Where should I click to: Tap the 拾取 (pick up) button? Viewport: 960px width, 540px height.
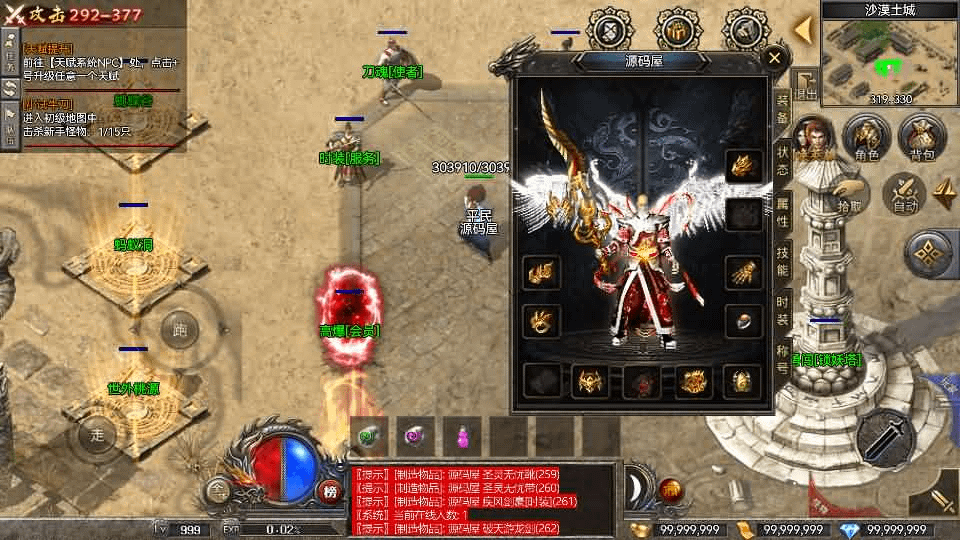[849, 192]
